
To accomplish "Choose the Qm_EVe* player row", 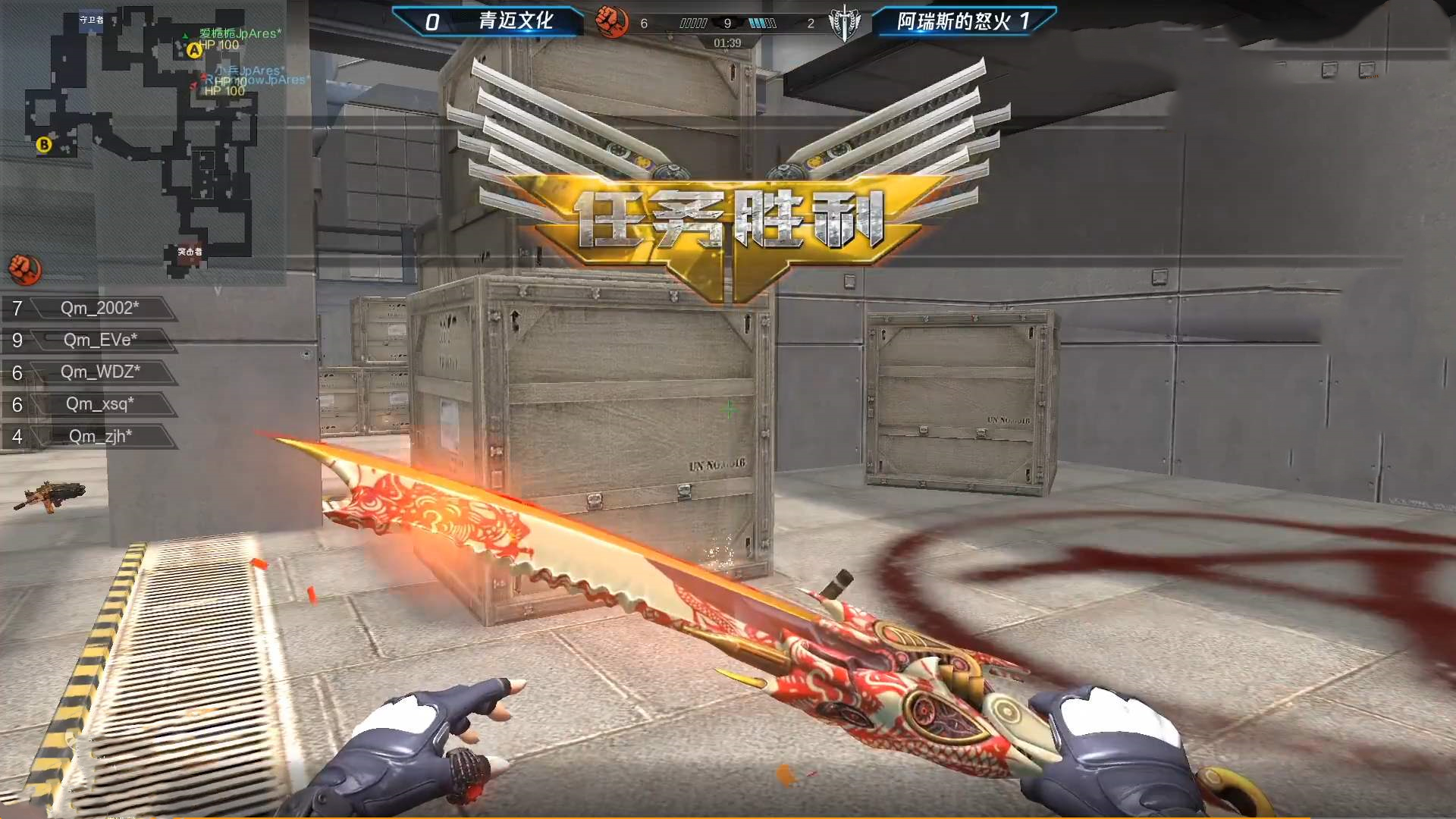I will click(x=100, y=340).
